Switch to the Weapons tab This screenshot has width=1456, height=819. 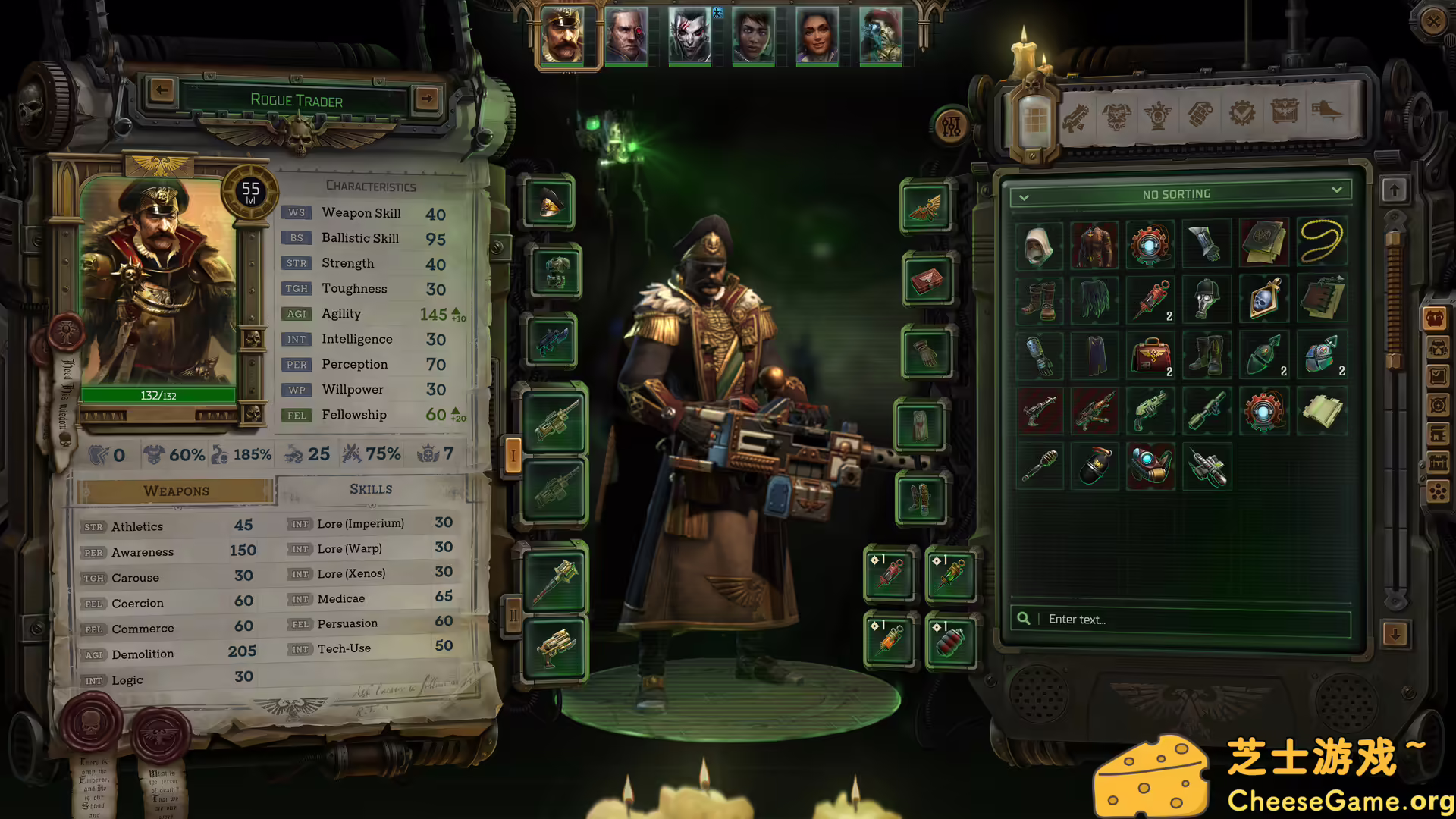pyautogui.click(x=175, y=491)
